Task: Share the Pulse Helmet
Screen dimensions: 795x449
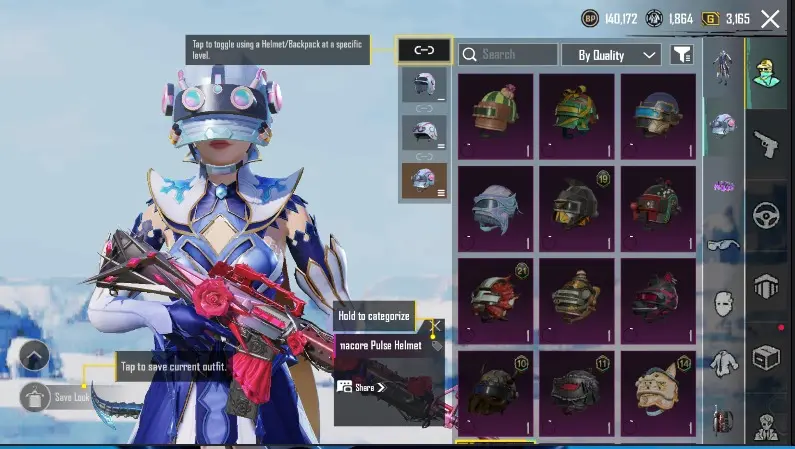Action: [x=361, y=387]
